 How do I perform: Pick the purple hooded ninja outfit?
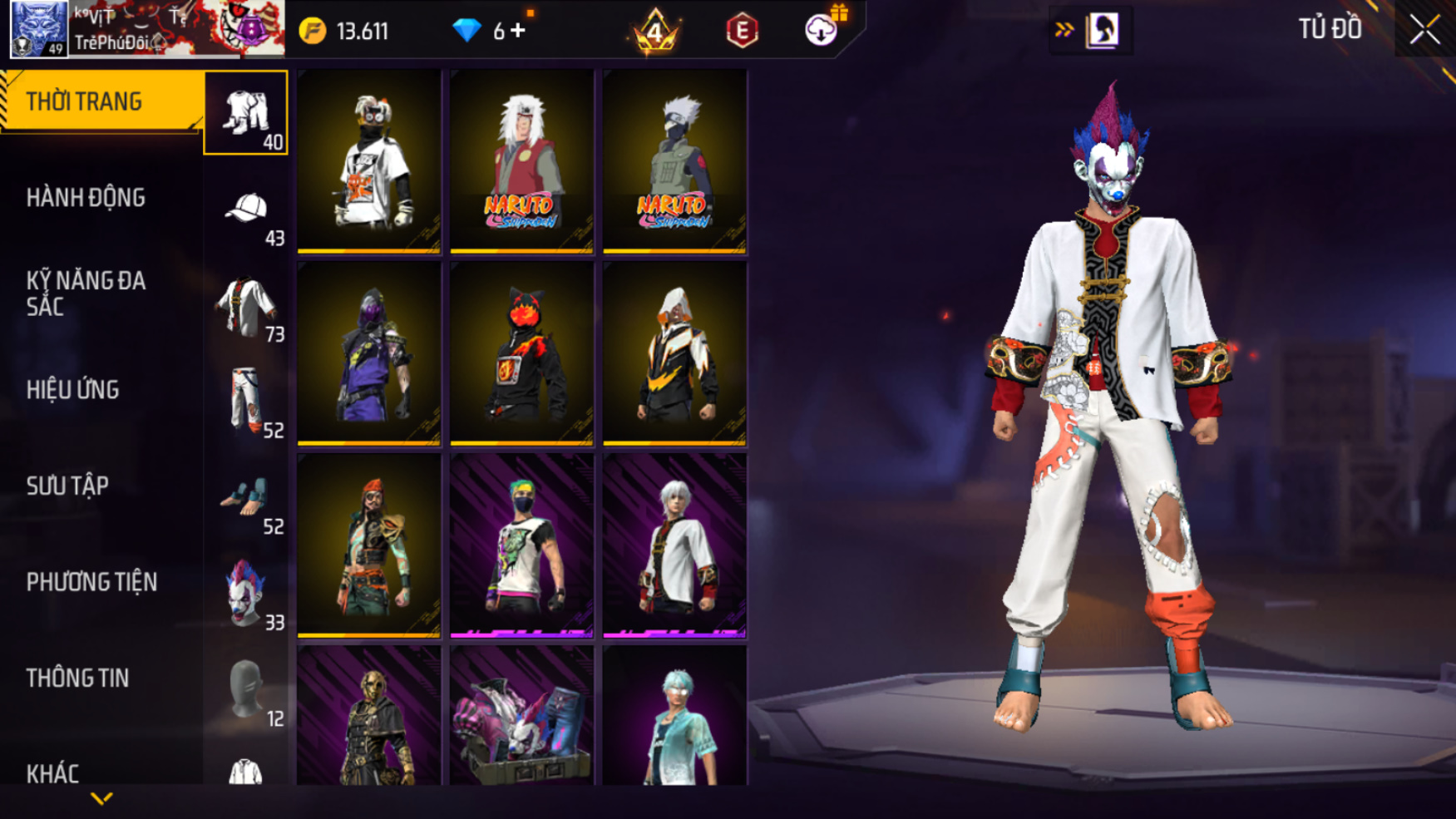coord(369,353)
